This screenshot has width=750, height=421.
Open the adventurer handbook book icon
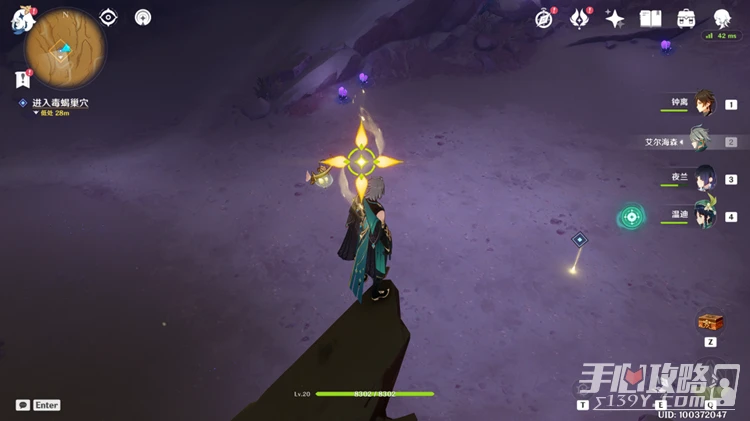(651, 18)
